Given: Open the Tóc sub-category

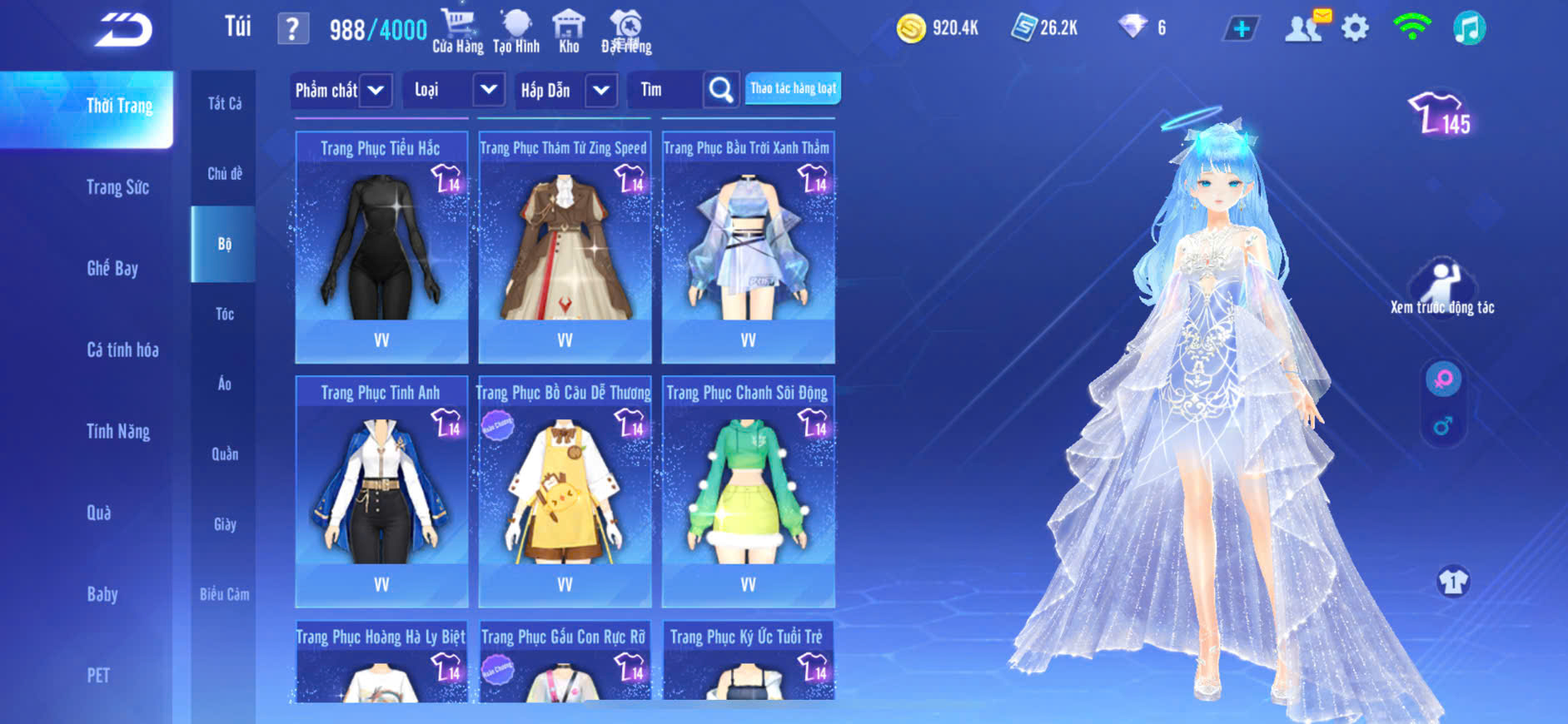Looking at the screenshot, I should point(224,314).
